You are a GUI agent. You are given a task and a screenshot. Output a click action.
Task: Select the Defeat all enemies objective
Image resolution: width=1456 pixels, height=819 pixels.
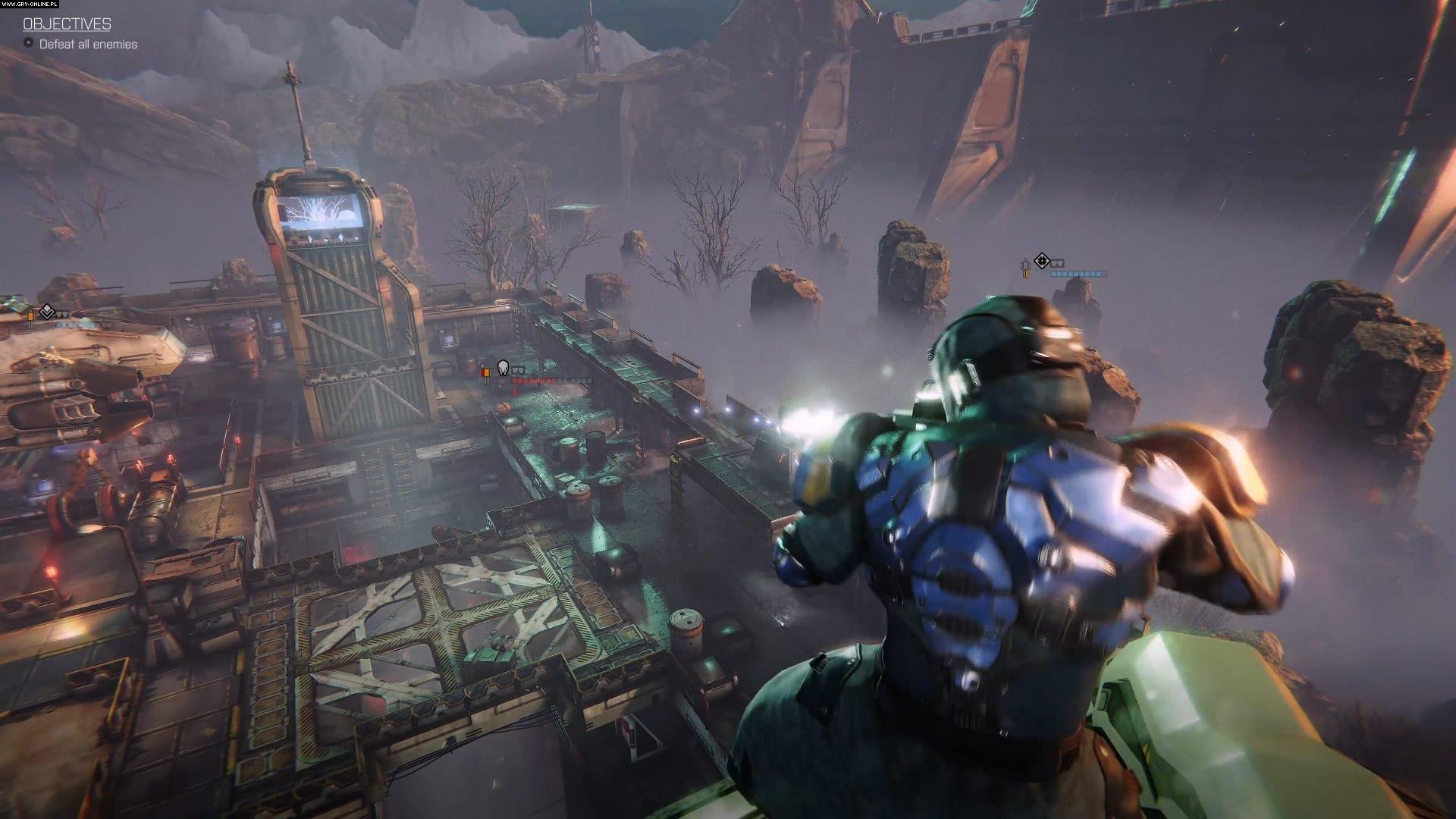[88, 44]
